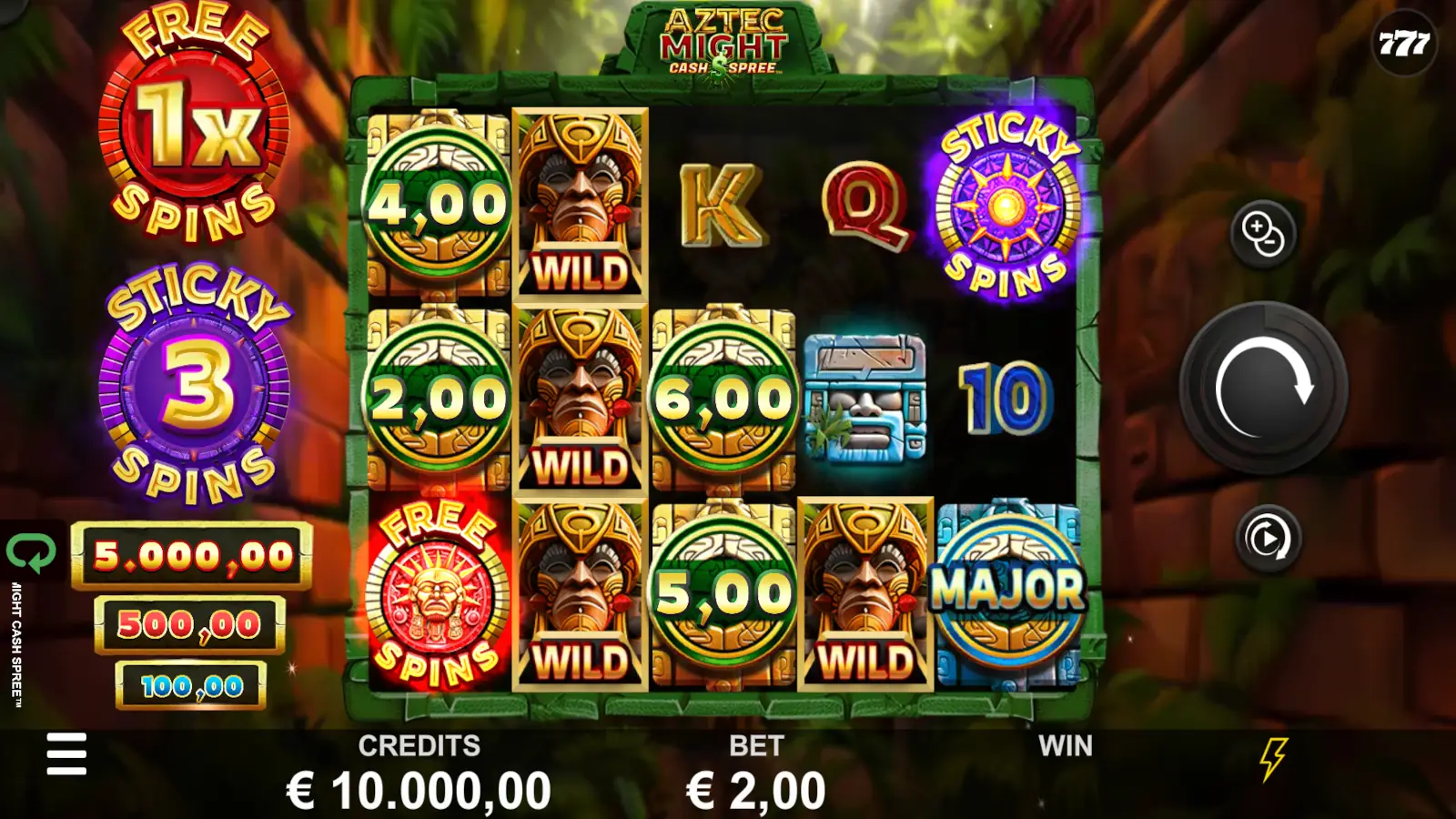Viewport: 1456px width, 819px height.
Task: Open the hamburger menu
Action: (x=65, y=755)
